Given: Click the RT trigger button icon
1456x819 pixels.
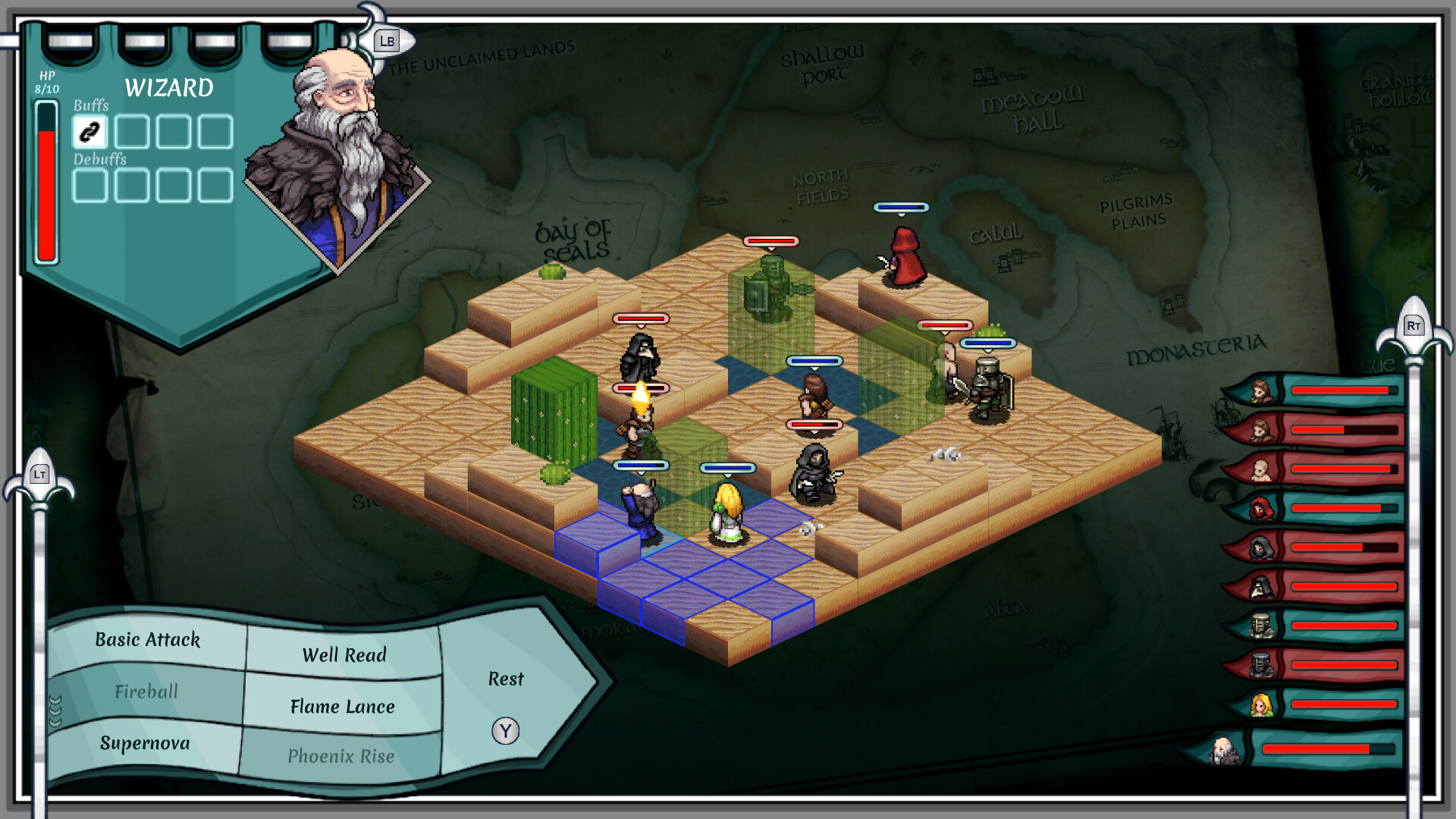Looking at the screenshot, I should pos(1414,325).
